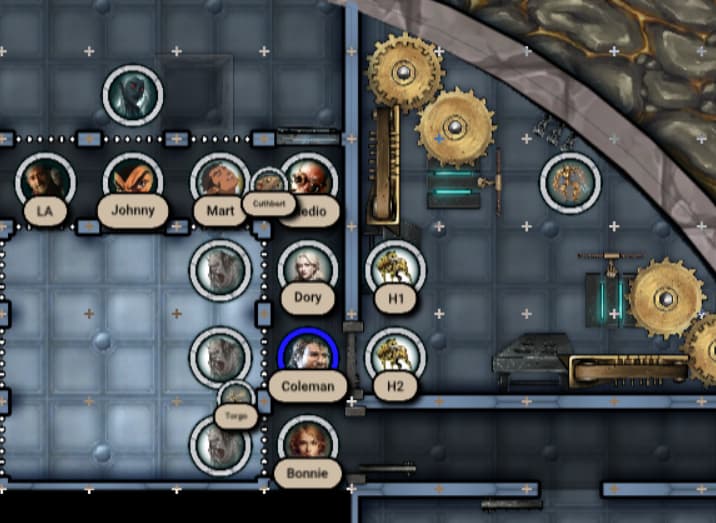Select Bonnie's token
716x523 pixels.
point(307,442)
